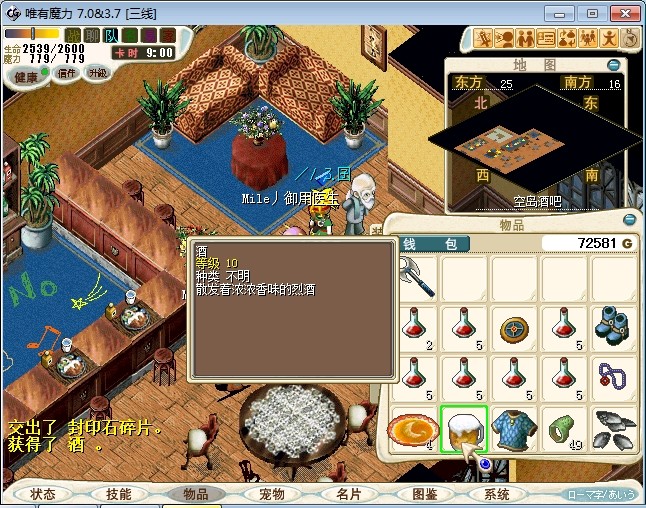The image size is (646, 508).
Task: Select the beer mug item slot
Action: pos(463,429)
